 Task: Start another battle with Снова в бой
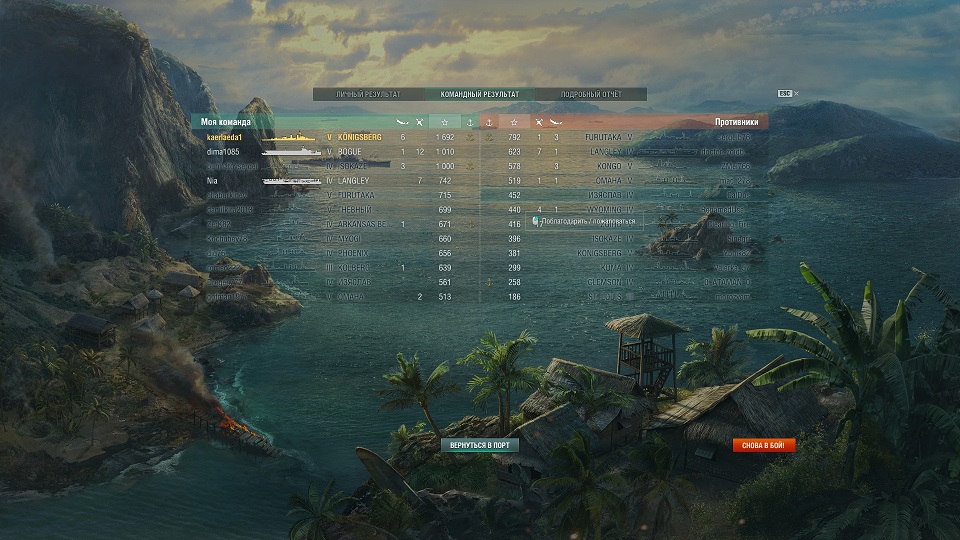764,445
